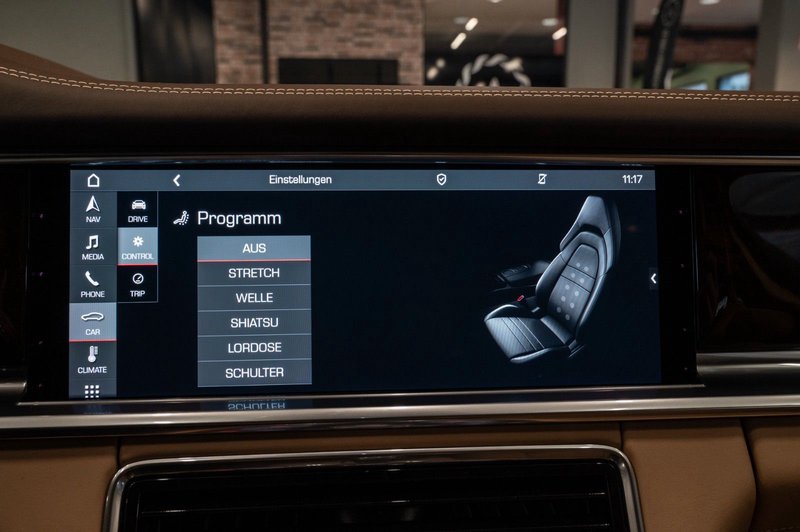800x532 pixels.
Task: Switch to the TRIP tab
Action: pos(137,284)
